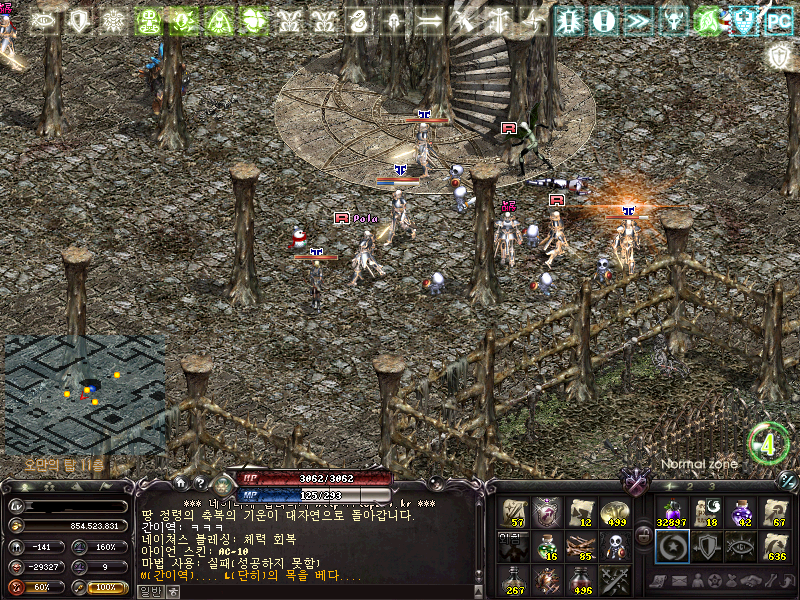800x600 pixels.
Task: Select the crossed swords hotbar slot
Action: tap(615, 580)
